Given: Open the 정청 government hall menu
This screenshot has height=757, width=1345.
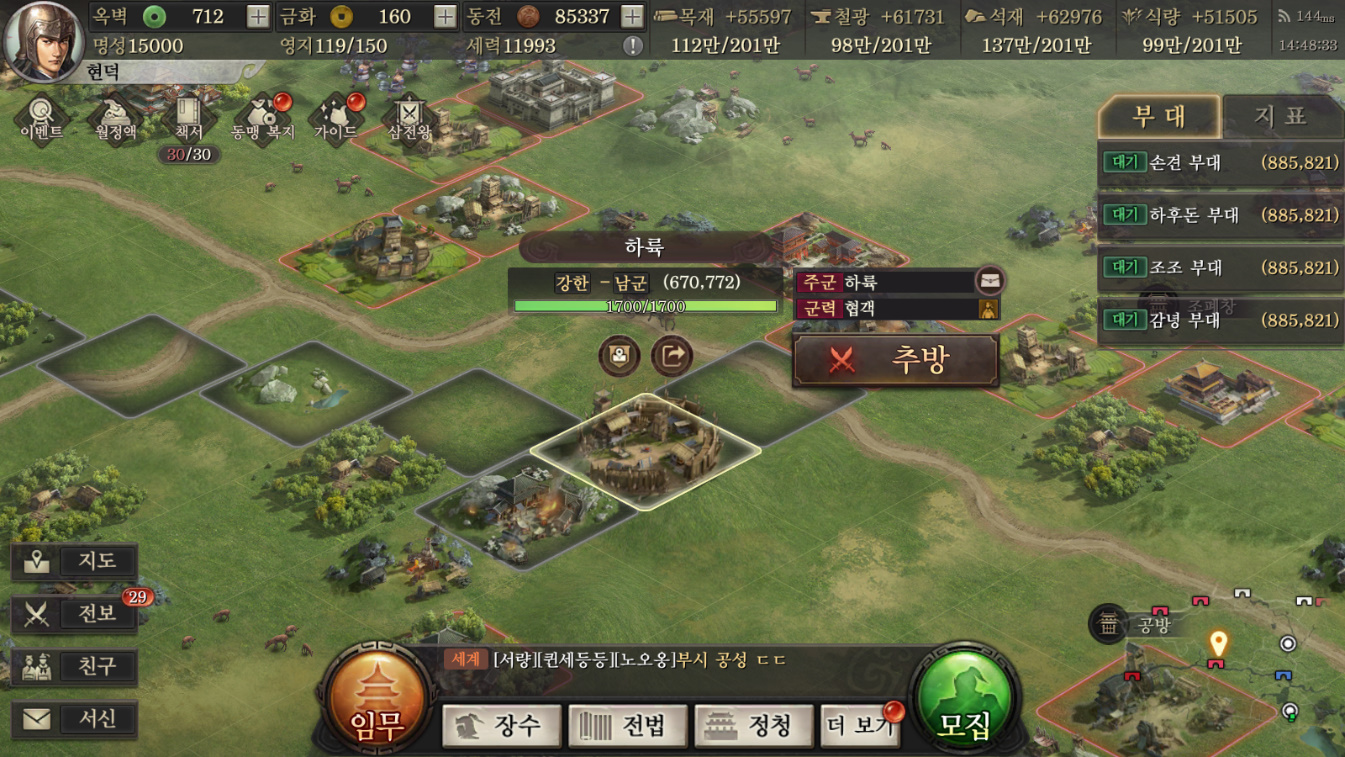Looking at the screenshot, I should tap(753, 725).
